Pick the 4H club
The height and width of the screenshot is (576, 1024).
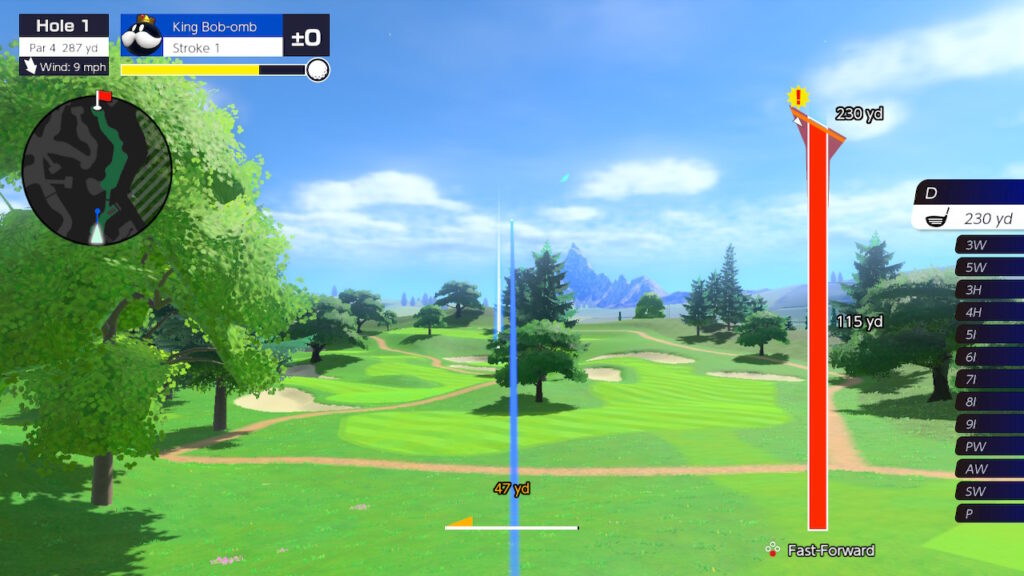tap(988, 312)
